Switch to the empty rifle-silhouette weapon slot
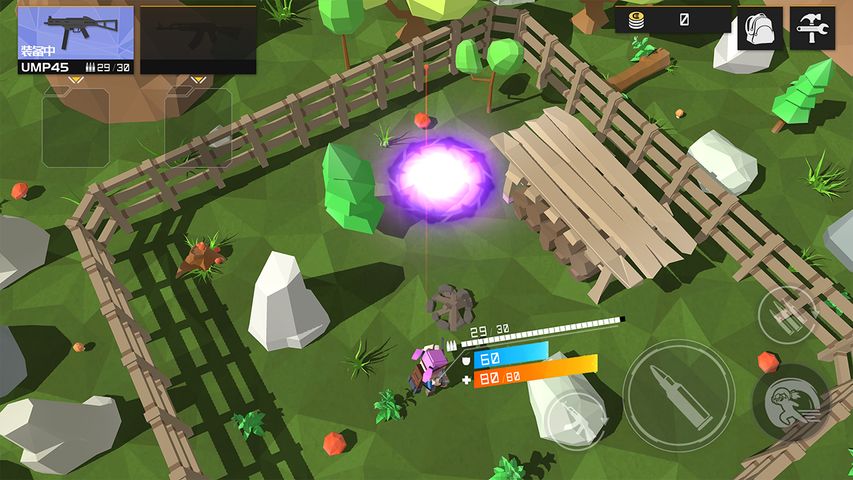This screenshot has width=853, height=480. tap(198, 40)
